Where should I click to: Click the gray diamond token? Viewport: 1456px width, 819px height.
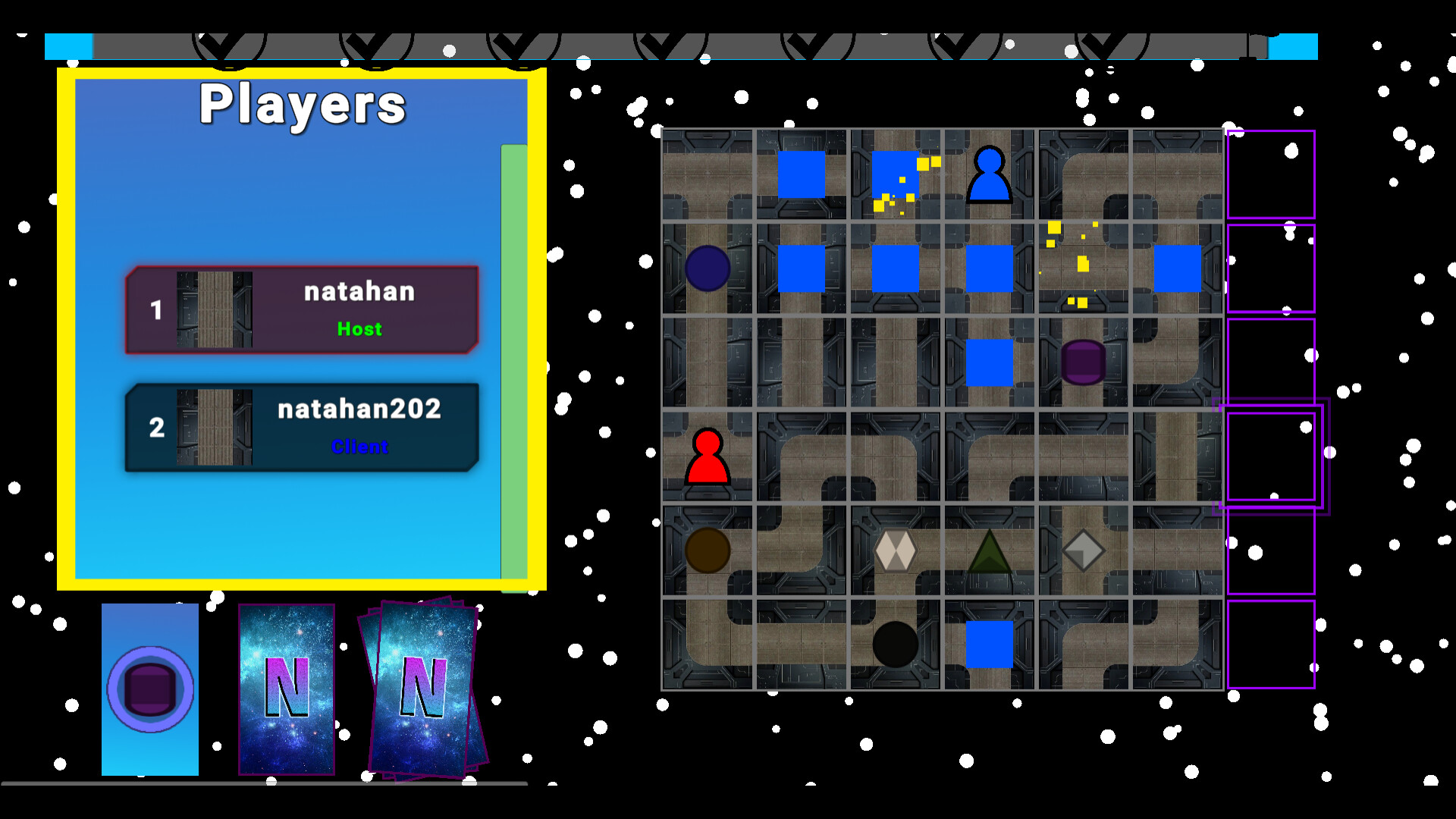point(1083,550)
